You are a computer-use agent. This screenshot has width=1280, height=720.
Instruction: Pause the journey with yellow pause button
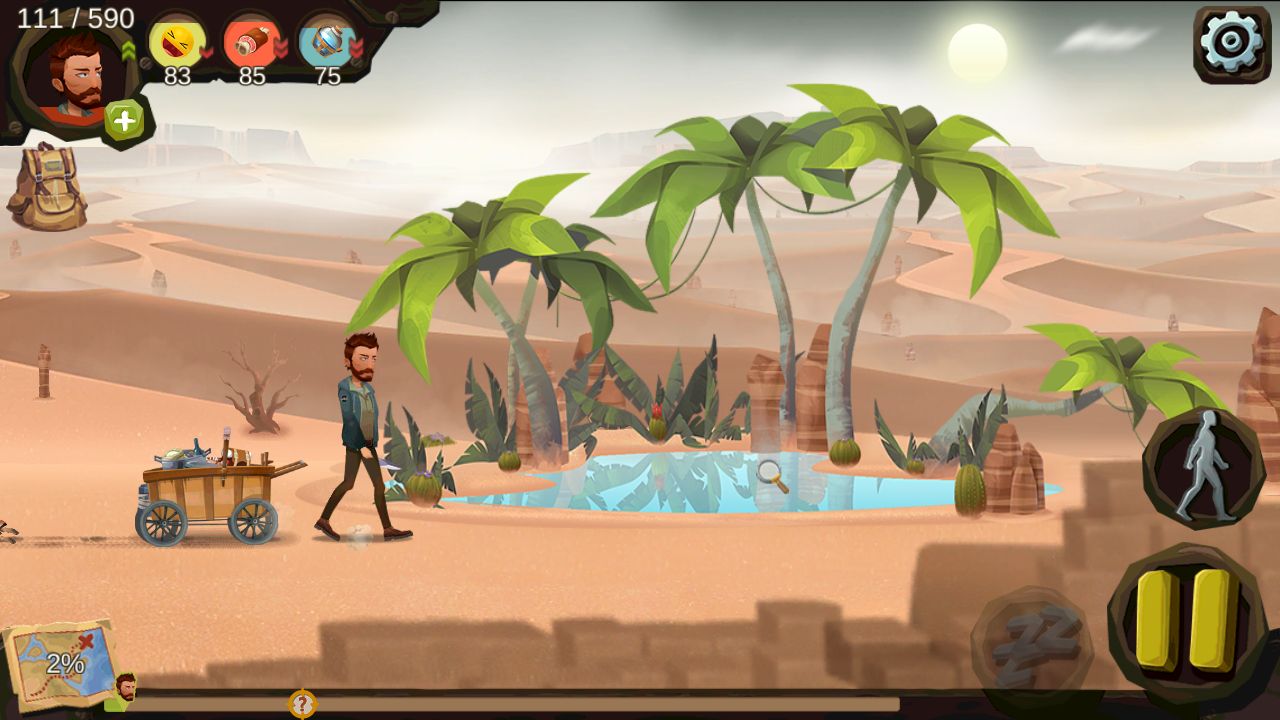[1186, 620]
